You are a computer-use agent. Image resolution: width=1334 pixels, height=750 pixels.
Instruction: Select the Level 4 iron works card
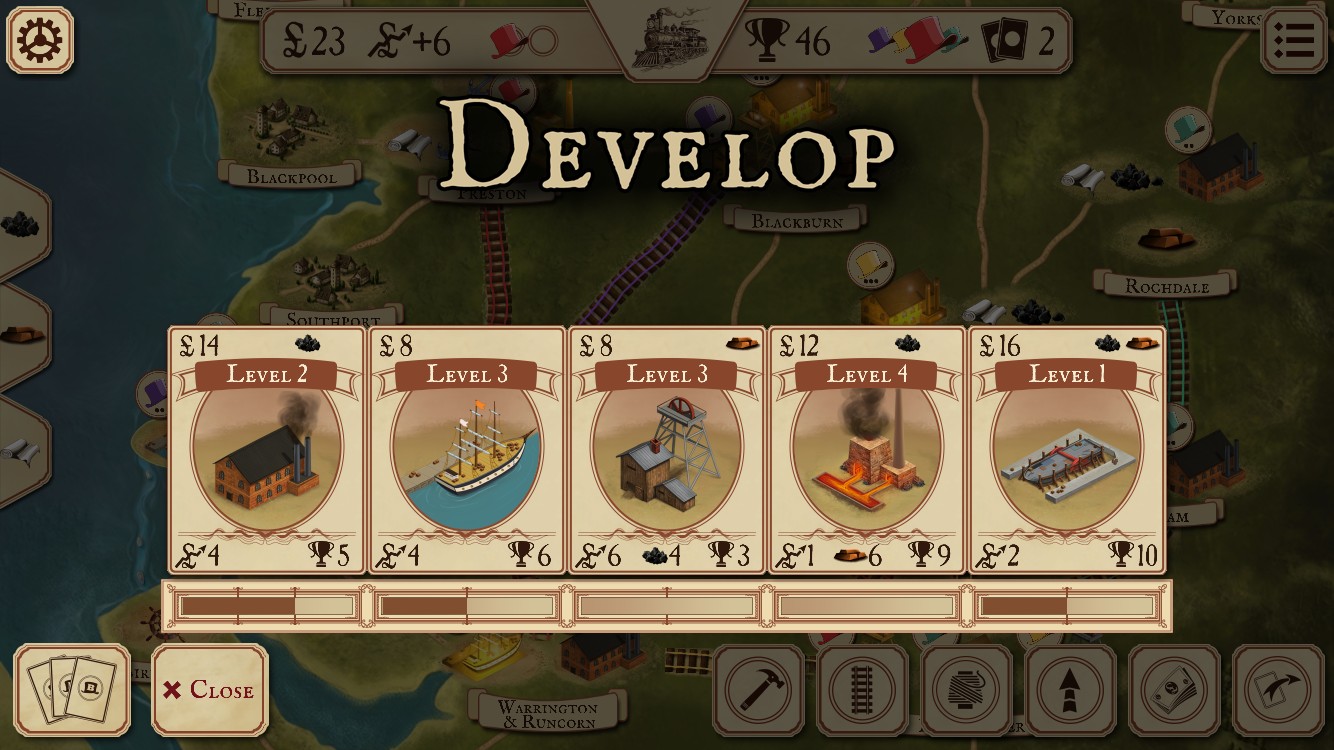click(867, 450)
